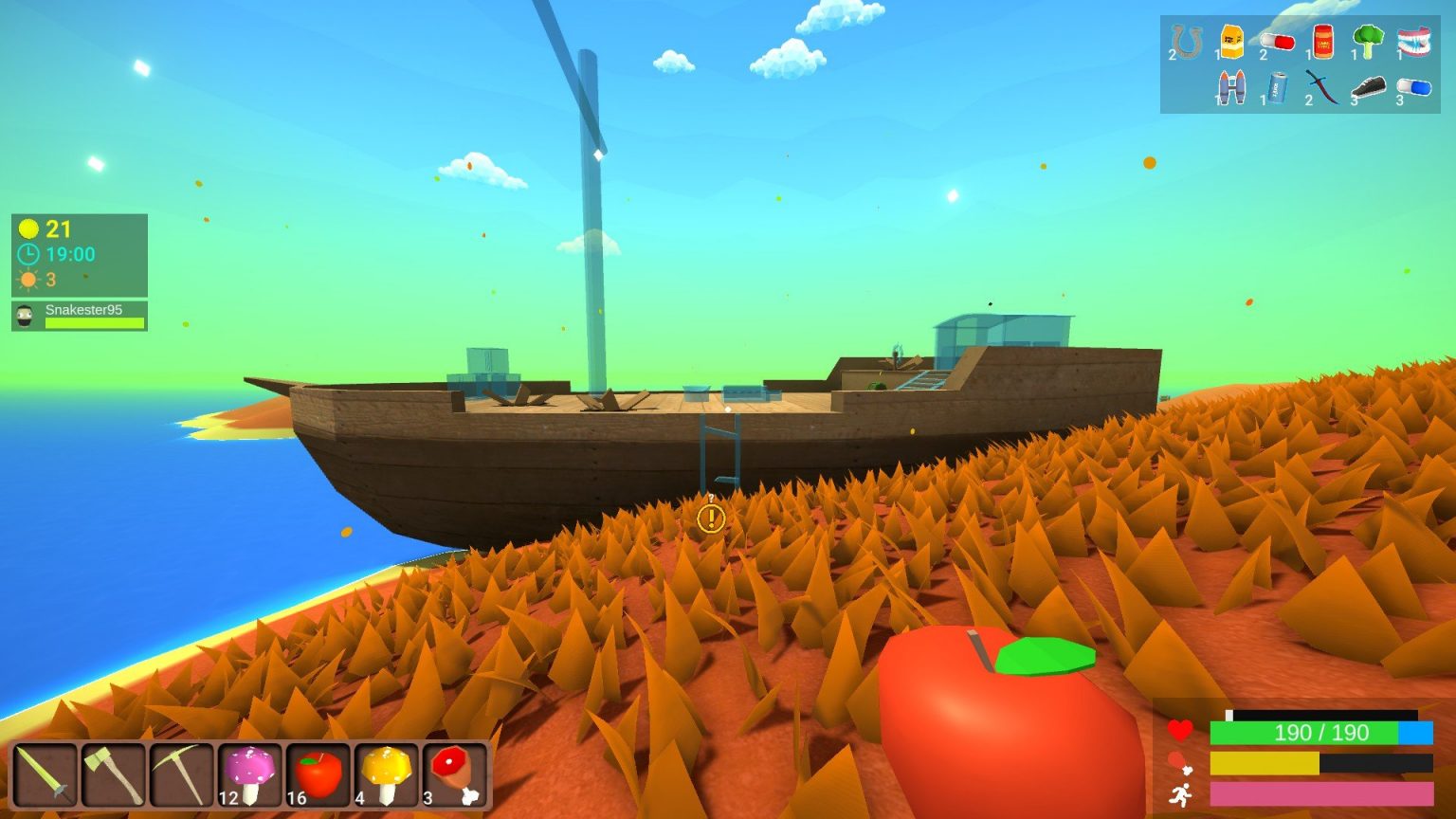1456x819 pixels.
Task: Click the horseshoe item in the inventory
Action: (x=1187, y=43)
